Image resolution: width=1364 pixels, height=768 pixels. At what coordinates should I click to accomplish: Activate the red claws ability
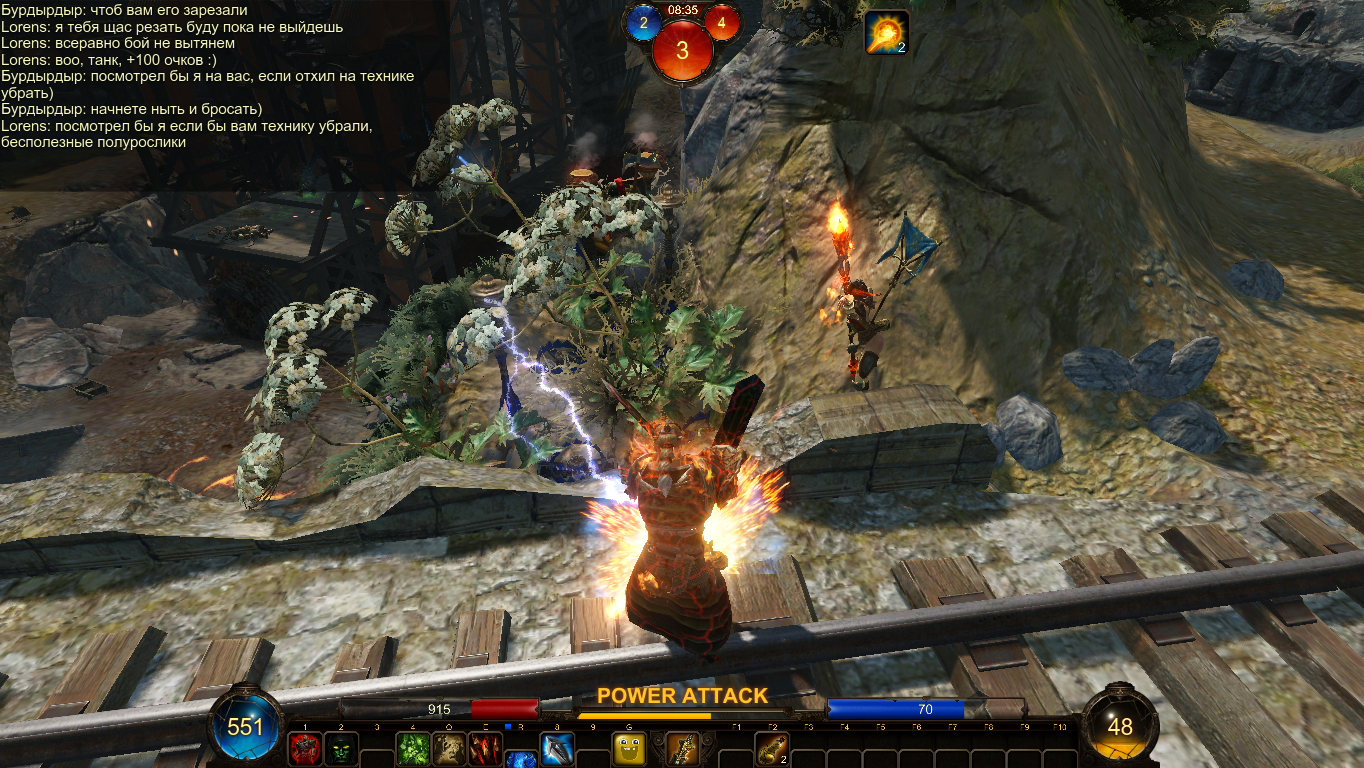[x=485, y=749]
